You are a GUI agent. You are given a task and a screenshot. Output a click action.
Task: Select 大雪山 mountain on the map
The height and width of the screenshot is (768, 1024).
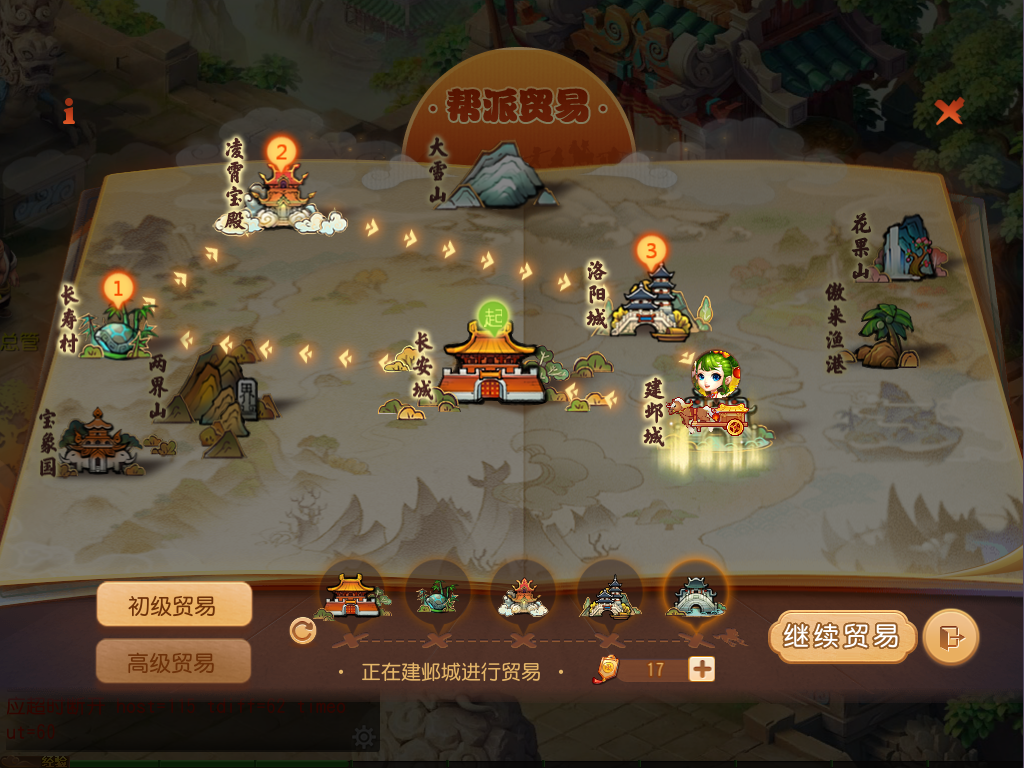pyautogui.click(x=497, y=178)
